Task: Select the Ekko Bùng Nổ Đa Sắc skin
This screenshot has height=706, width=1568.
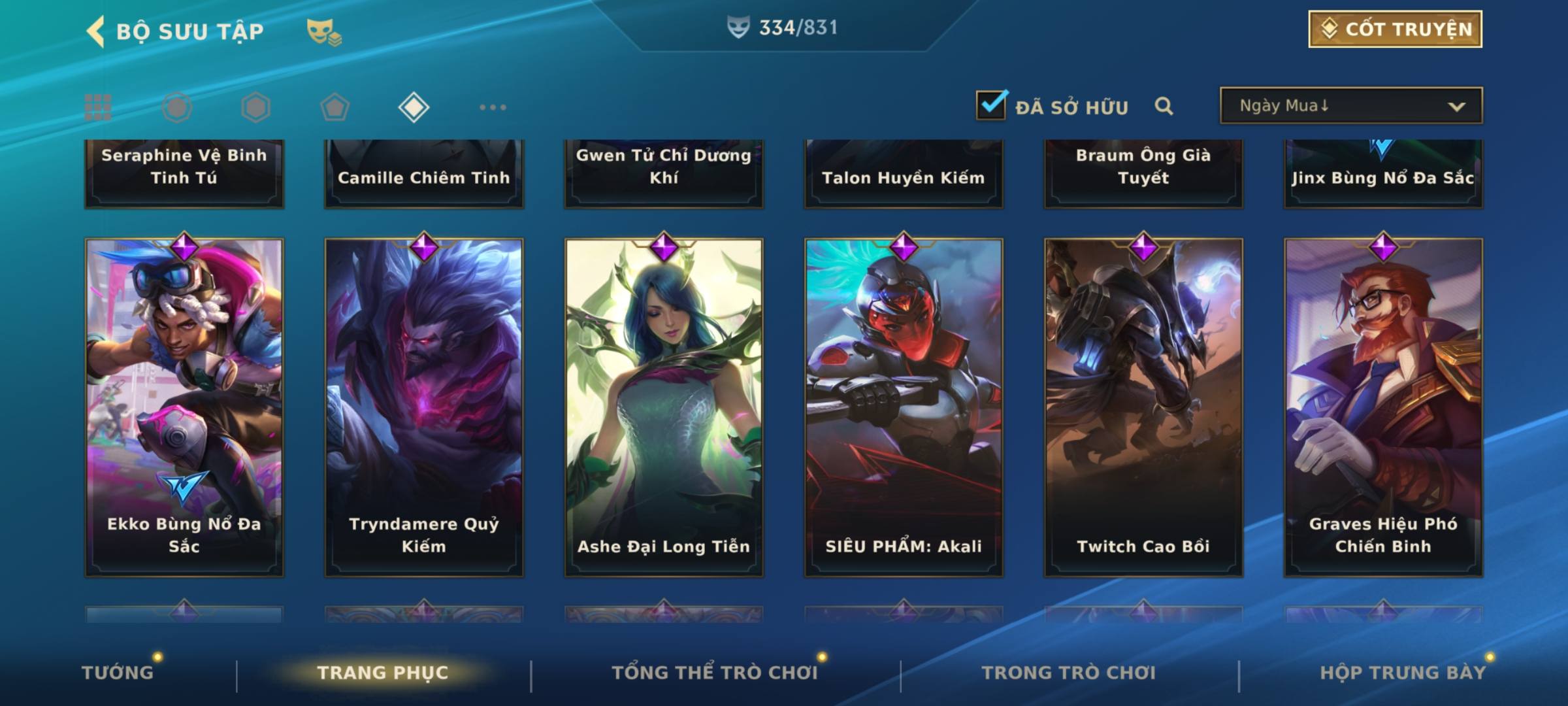Action: (184, 407)
